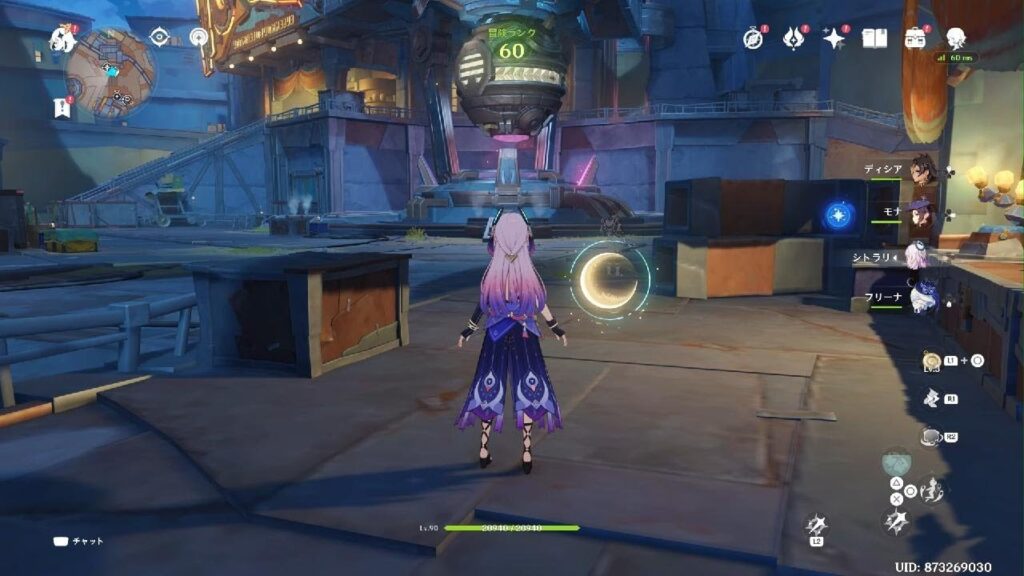Use the sprint dash icon
Image resolution: width=1024 pixels, height=576 pixels.
pos(932,398)
